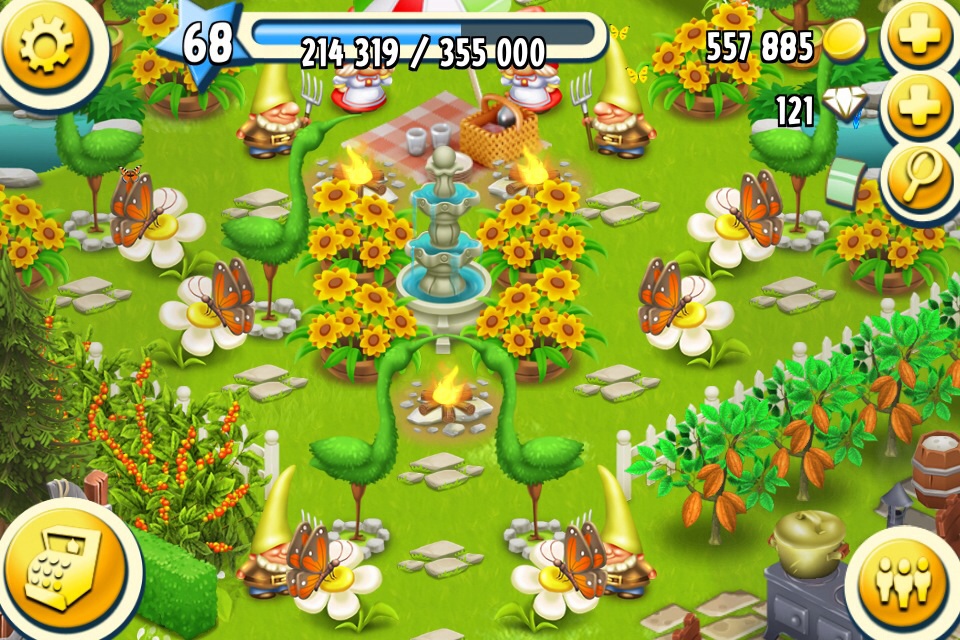
Task: Show the friends list
Action: click(901, 579)
